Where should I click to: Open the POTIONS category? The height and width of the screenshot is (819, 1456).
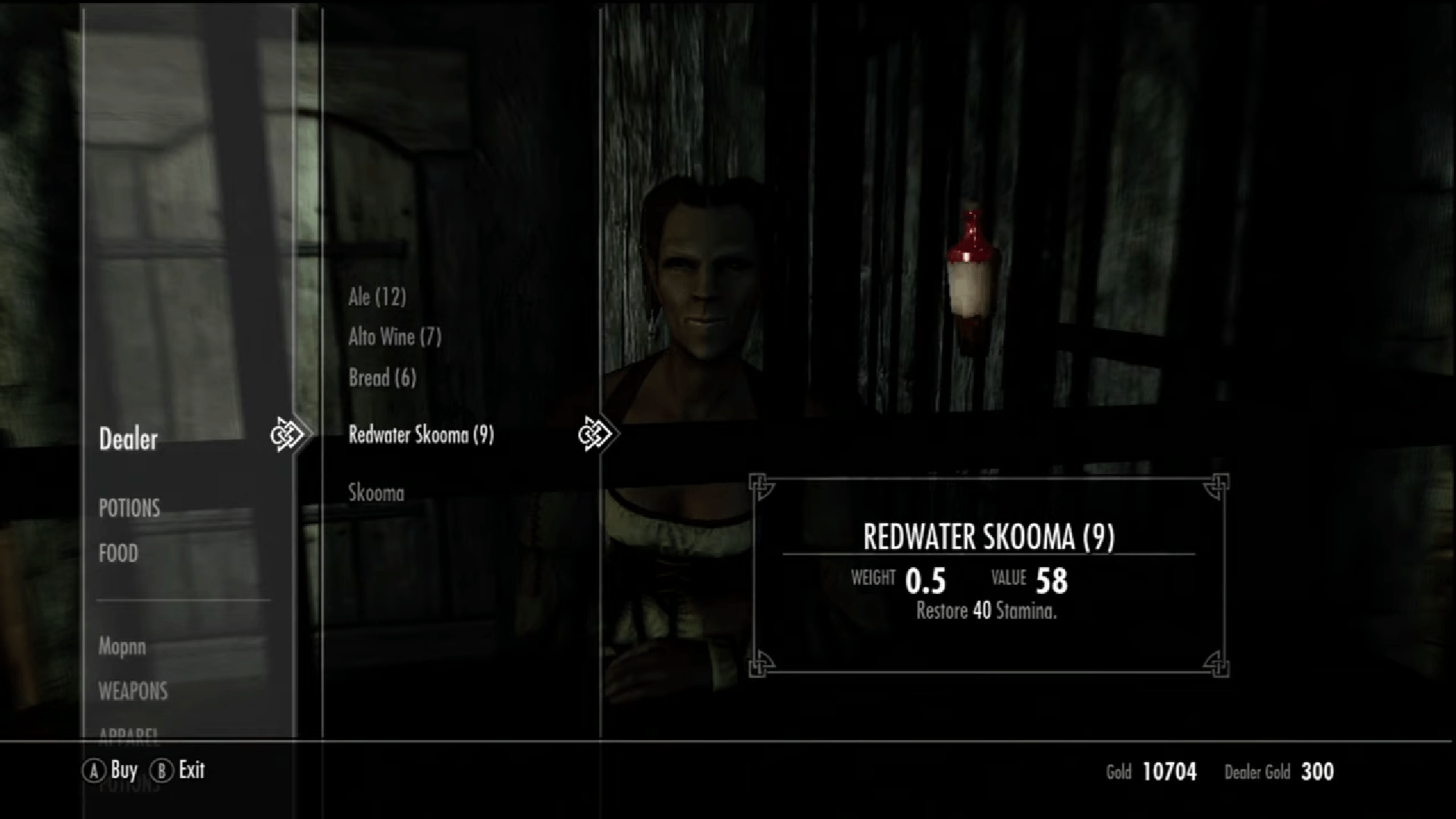click(x=129, y=508)
